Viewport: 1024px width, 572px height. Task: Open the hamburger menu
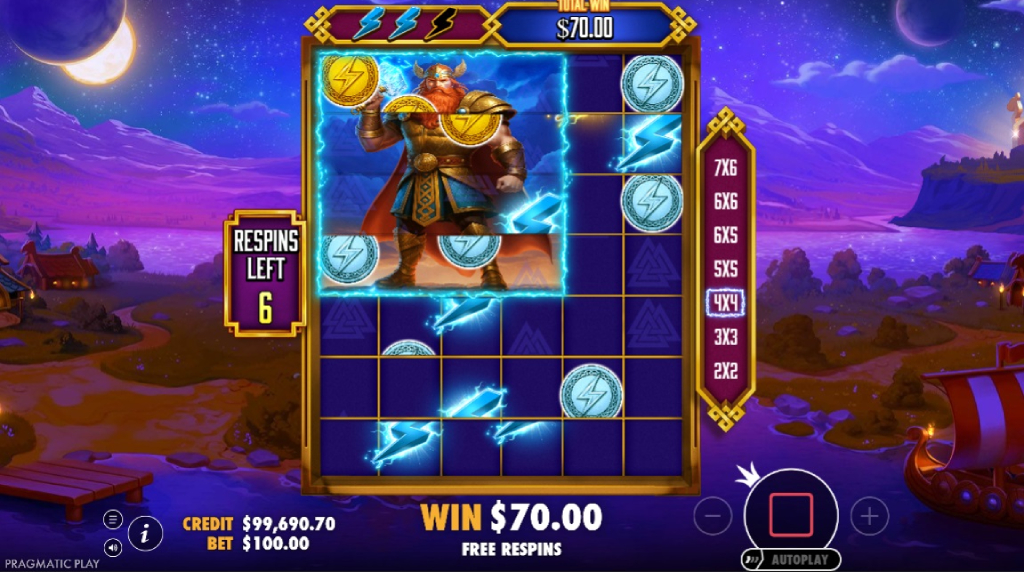click(x=113, y=519)
